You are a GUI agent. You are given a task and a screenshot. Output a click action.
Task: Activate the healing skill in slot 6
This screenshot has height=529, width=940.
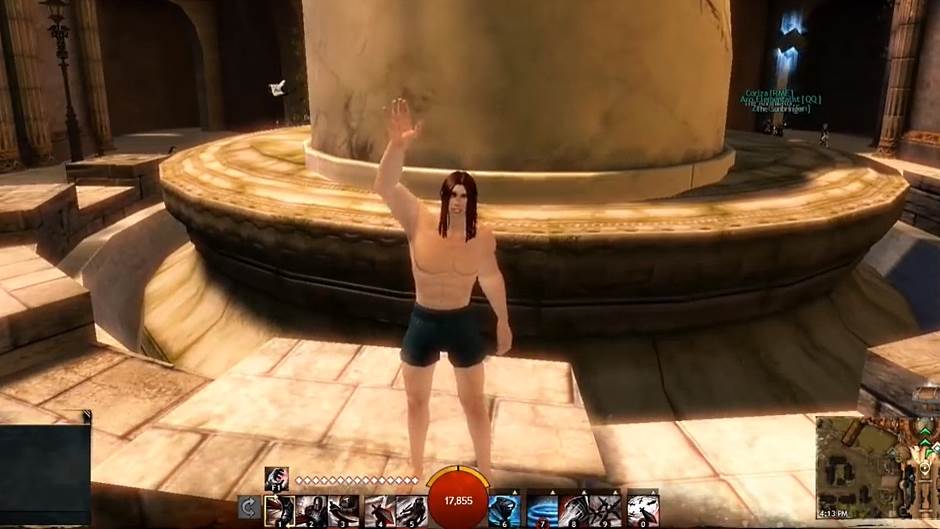click(x=504, y=510)
